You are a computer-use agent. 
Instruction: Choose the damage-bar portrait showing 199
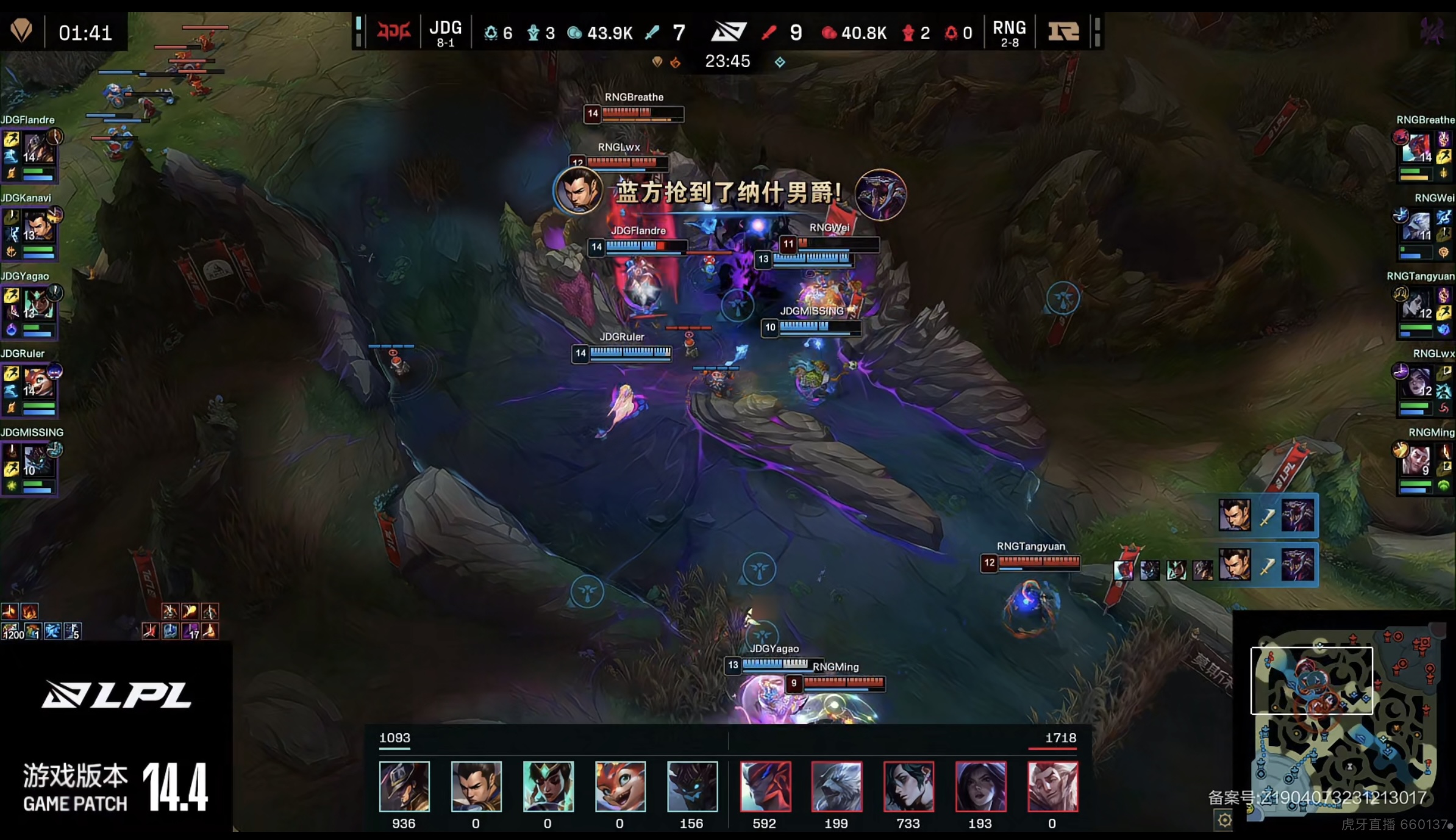click(x=837, y=786)
